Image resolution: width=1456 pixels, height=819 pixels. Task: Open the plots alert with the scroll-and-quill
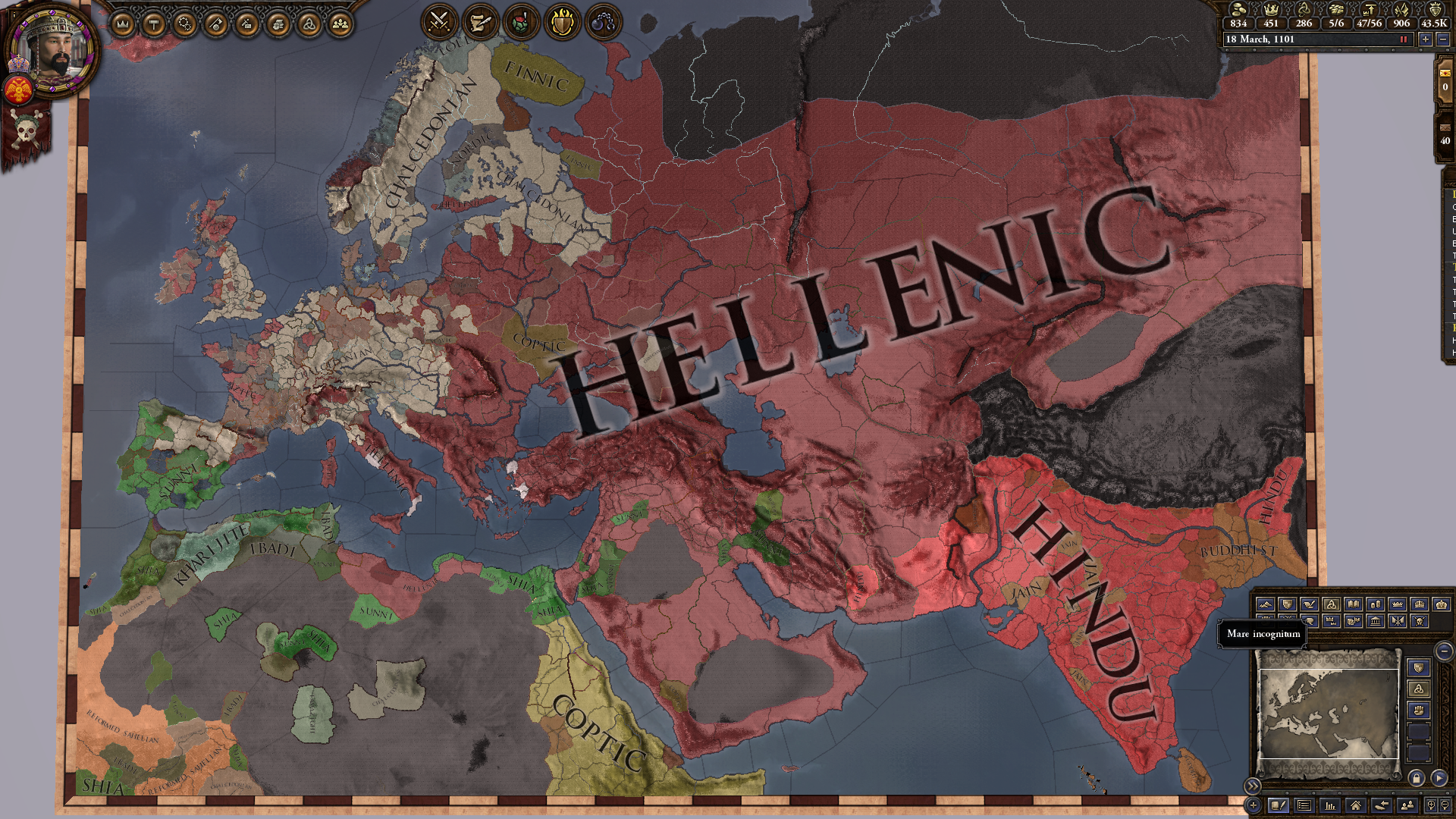point(480,22)
